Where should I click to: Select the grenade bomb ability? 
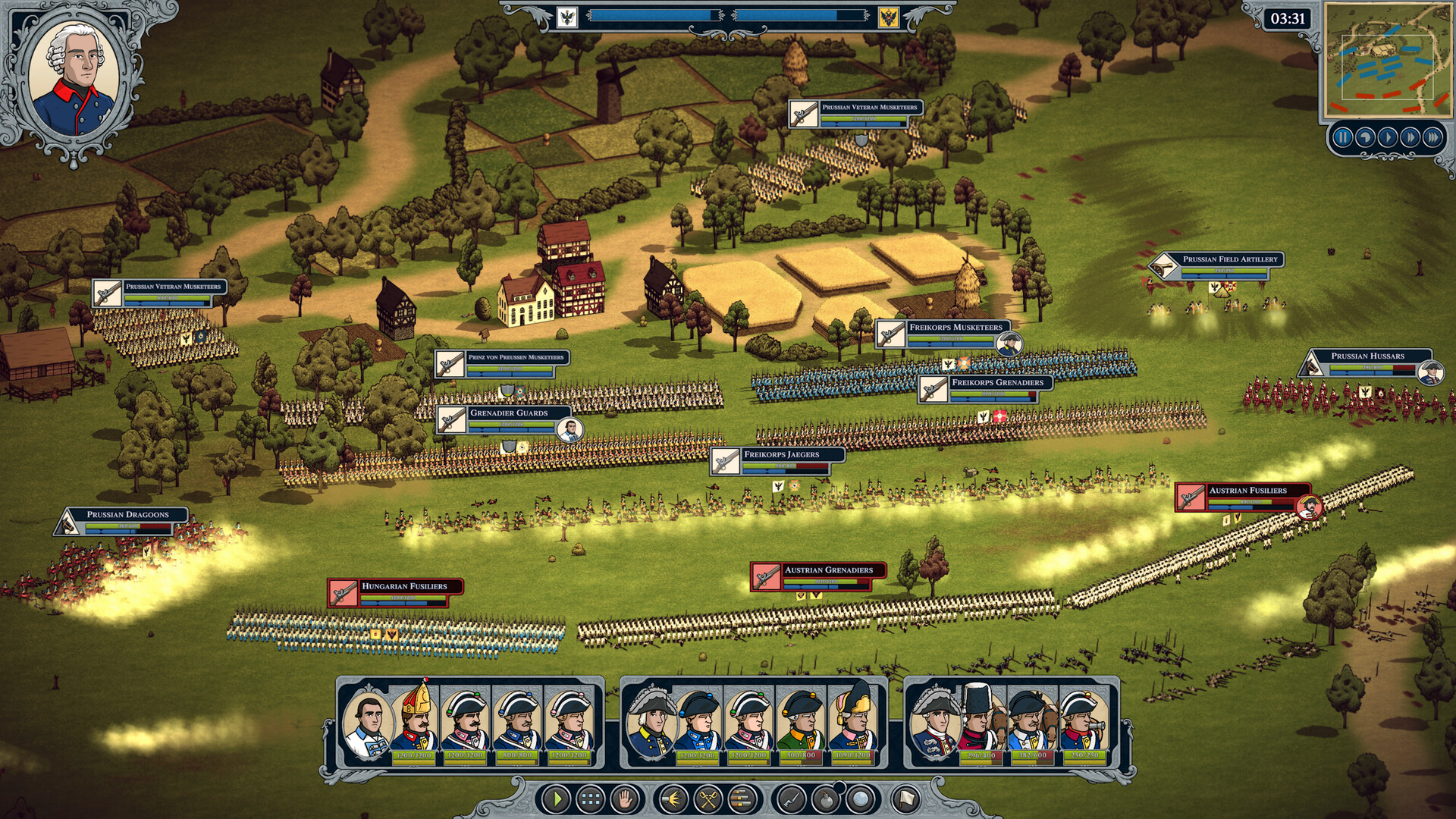click(826, 799)
